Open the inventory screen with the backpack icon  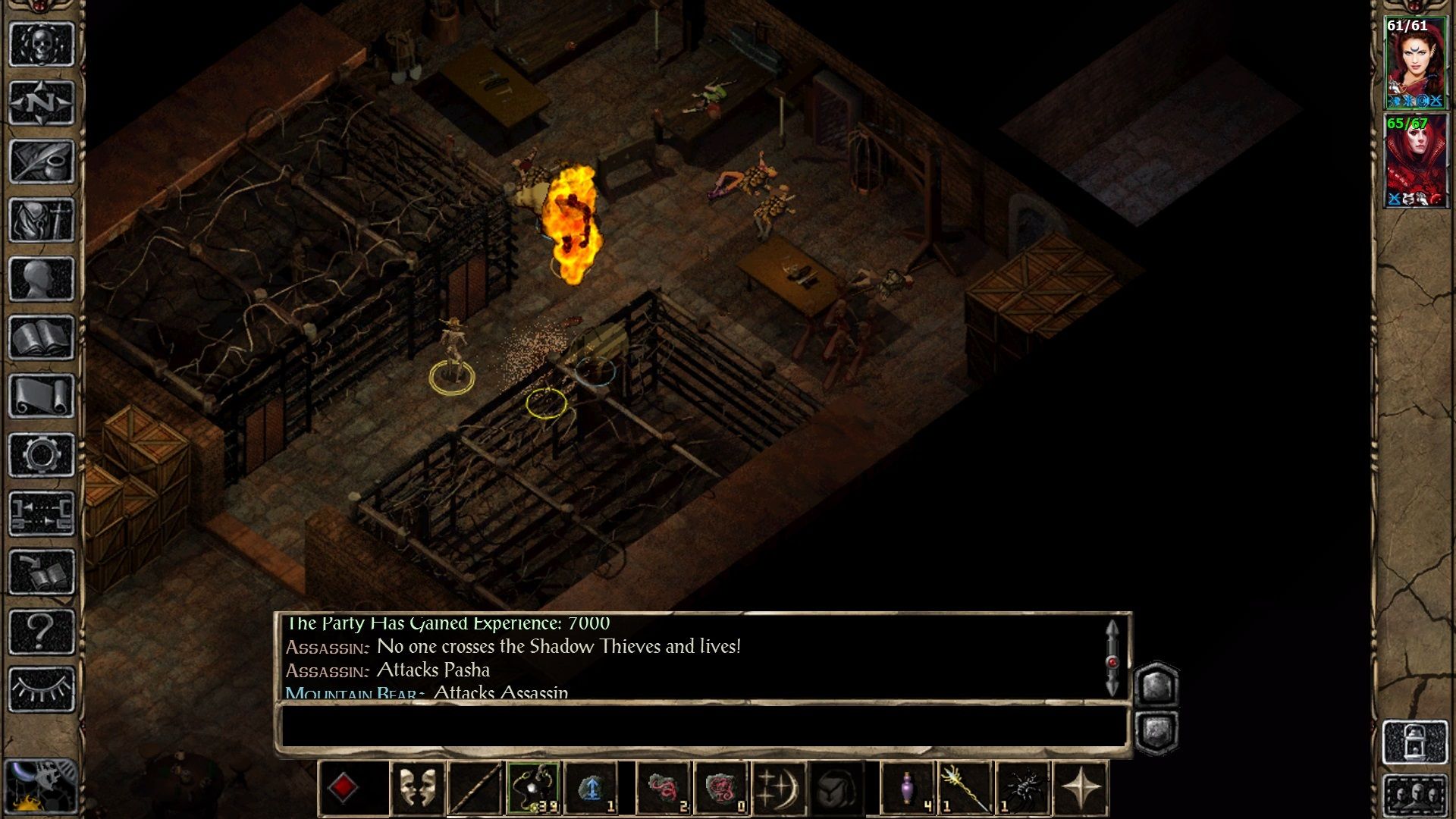click(x=41, y=221)
